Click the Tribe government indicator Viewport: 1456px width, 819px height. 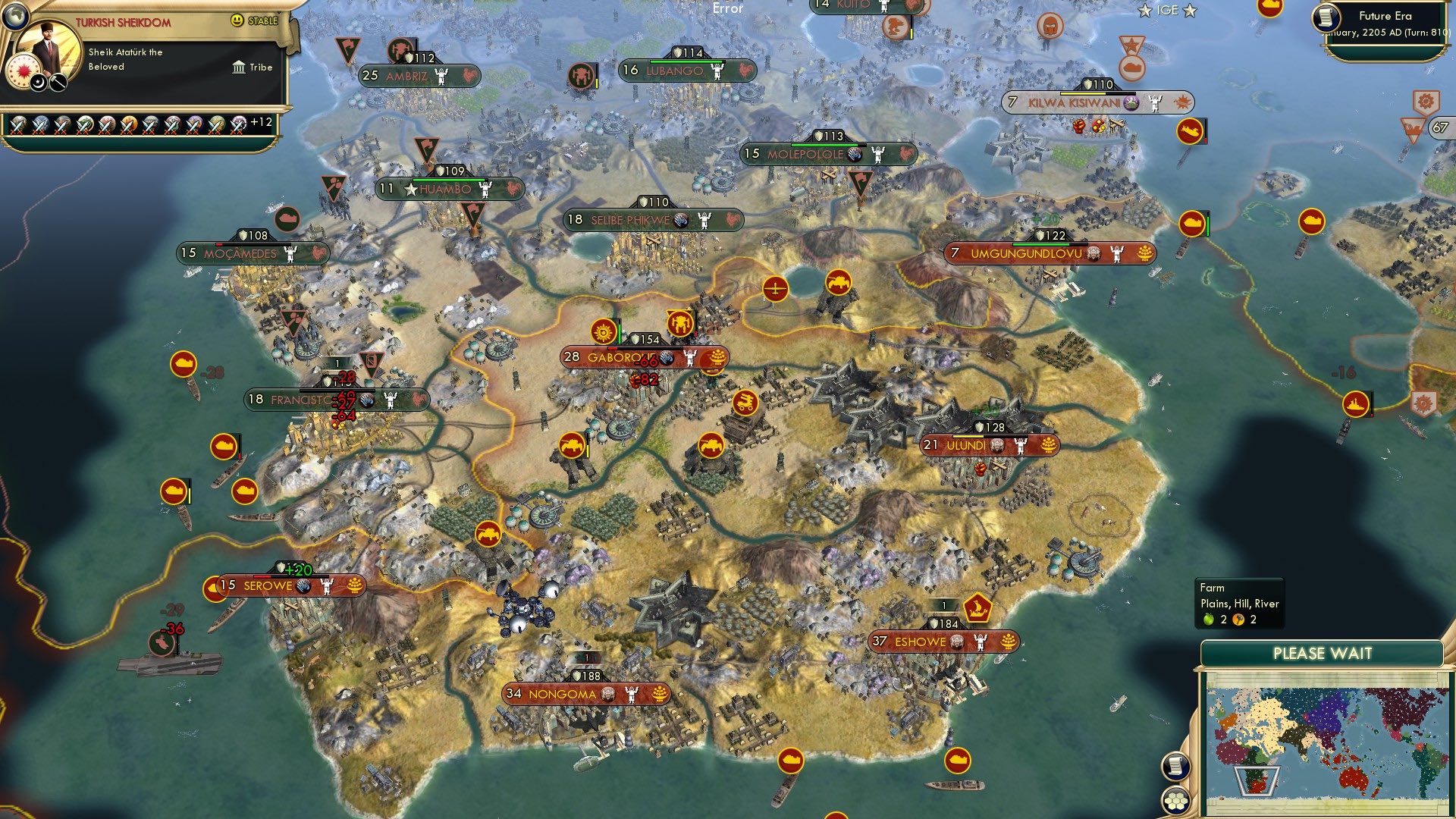pyautogui.click(x=238, y=67)
